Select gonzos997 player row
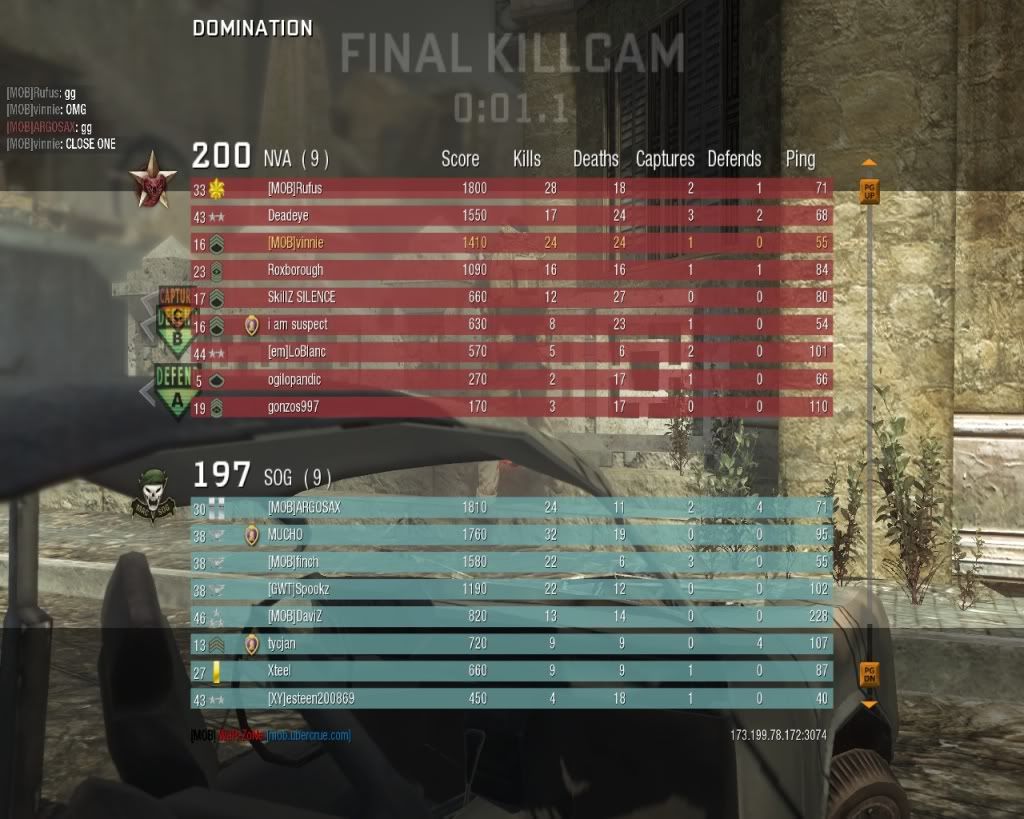 coord(511,407)
